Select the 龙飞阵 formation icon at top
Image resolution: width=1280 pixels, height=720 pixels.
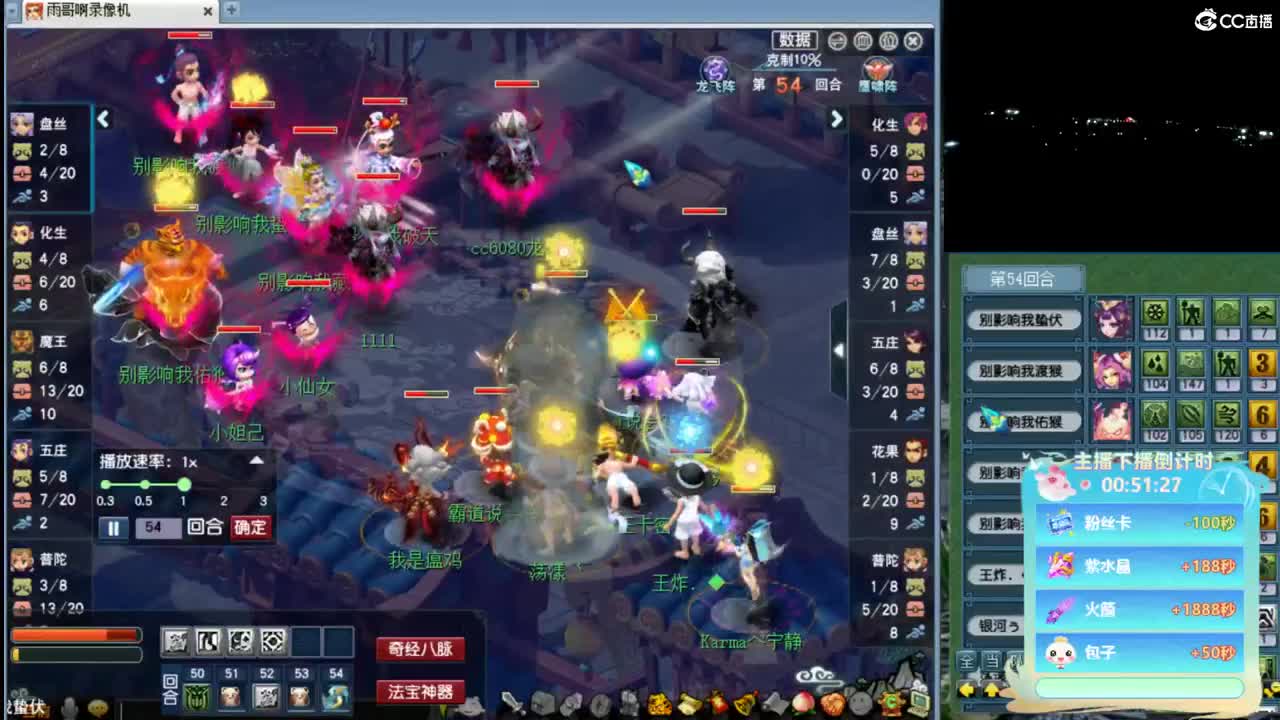pyautogui.click(x=714, y=68)
